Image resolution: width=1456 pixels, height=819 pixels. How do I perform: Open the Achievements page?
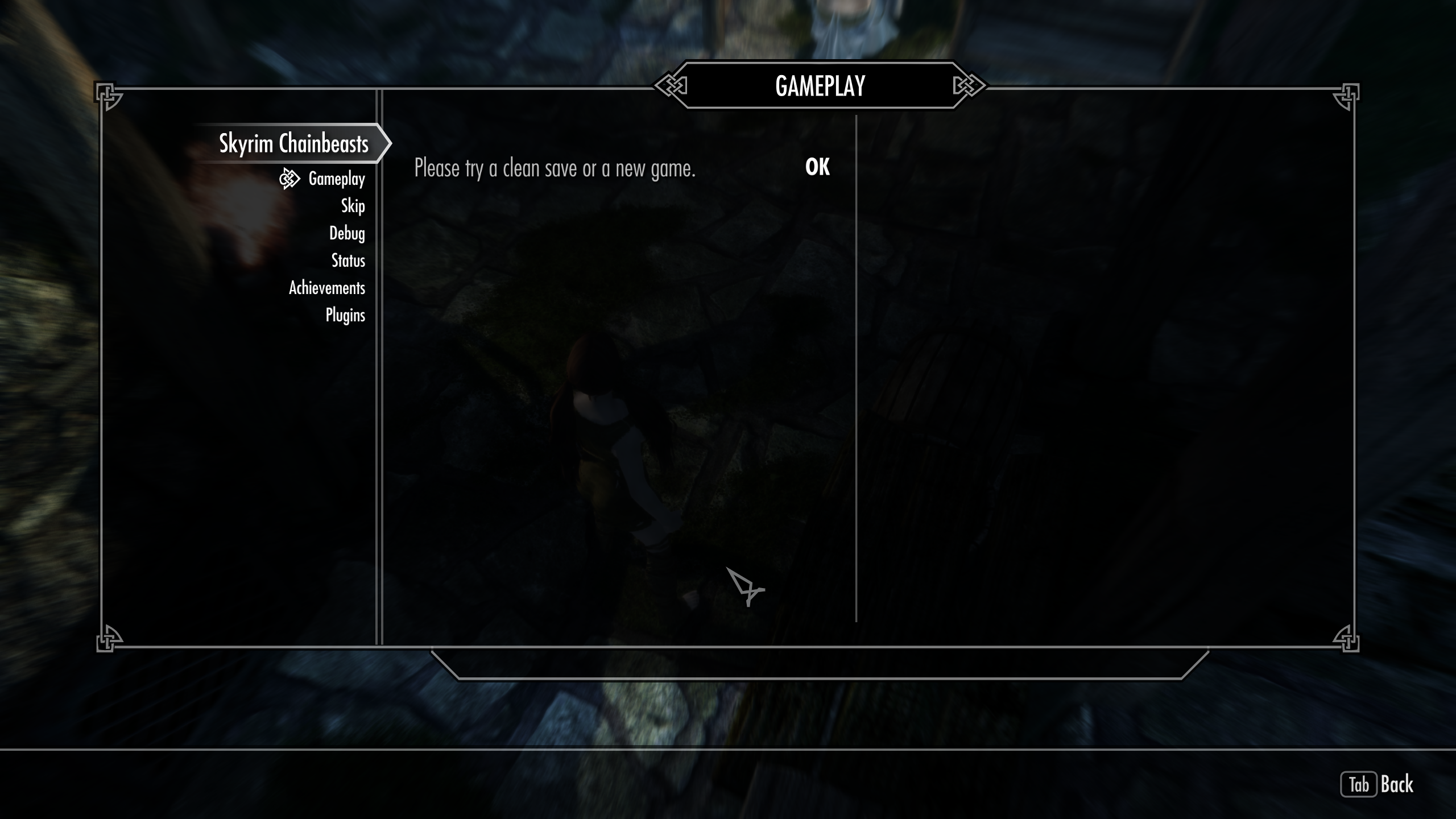pyautogui.click(x=326, y=288)
